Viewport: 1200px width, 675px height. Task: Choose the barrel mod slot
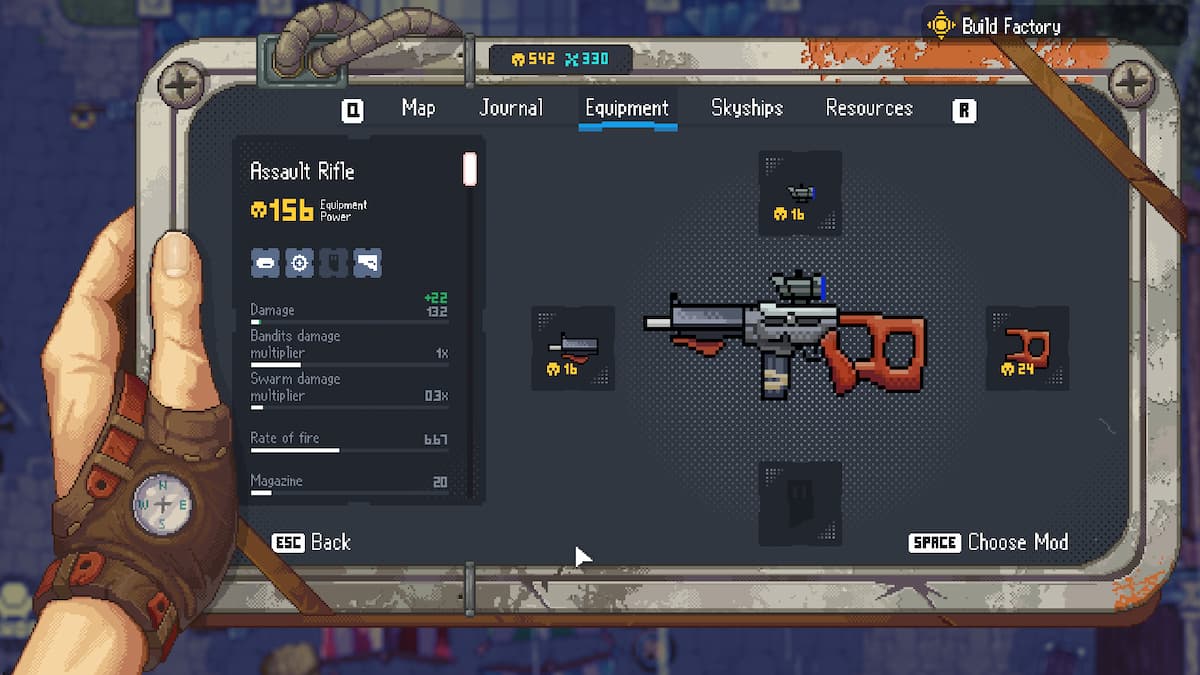(572, 348)
